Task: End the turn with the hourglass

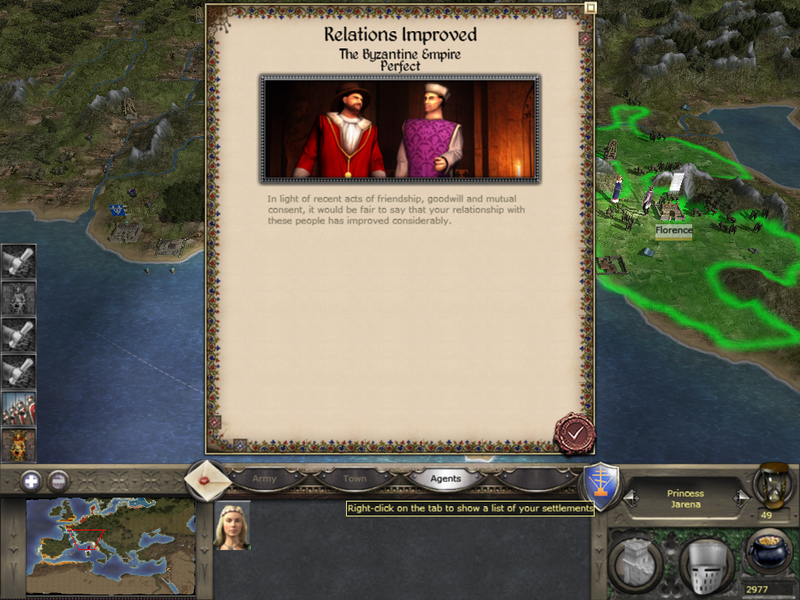Action: [x=772, y=482]
